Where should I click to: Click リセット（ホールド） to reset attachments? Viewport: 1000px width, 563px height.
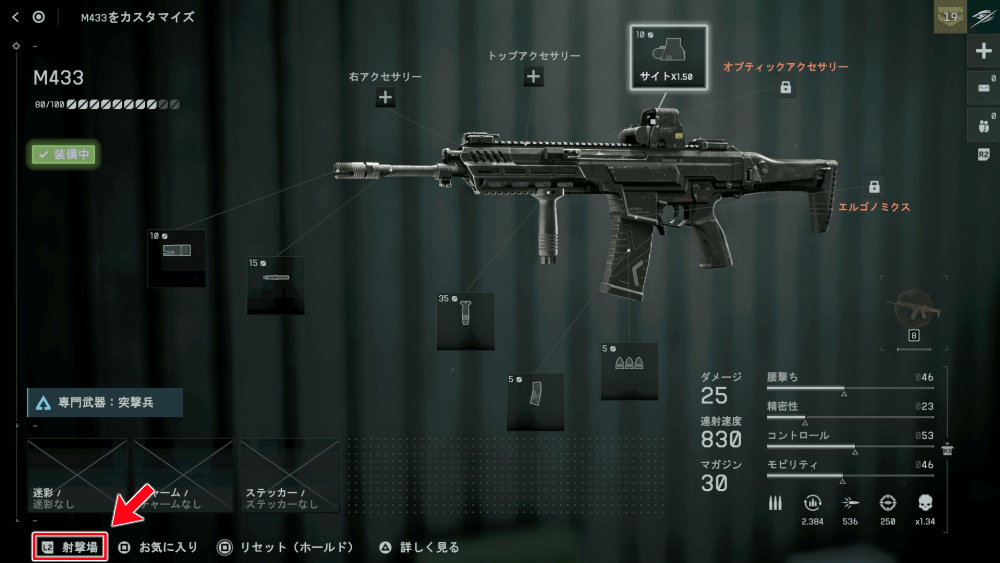point(285,547)
